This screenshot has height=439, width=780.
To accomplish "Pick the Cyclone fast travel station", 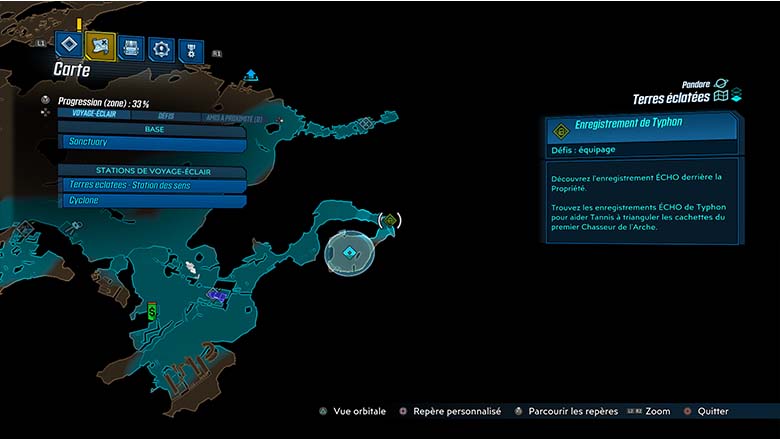I will [152, 200].
